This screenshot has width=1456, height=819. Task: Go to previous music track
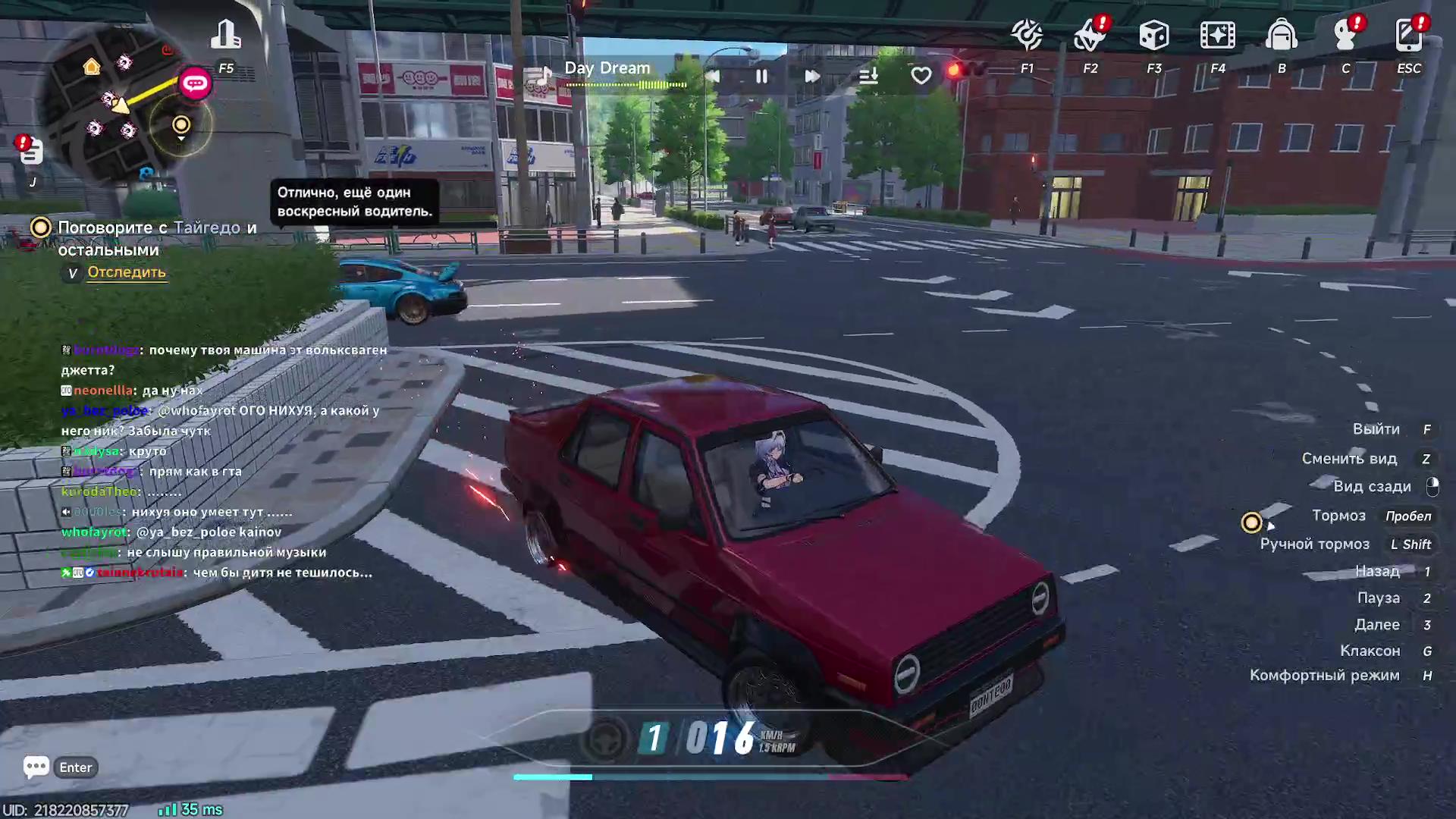[x=713, y=76]
